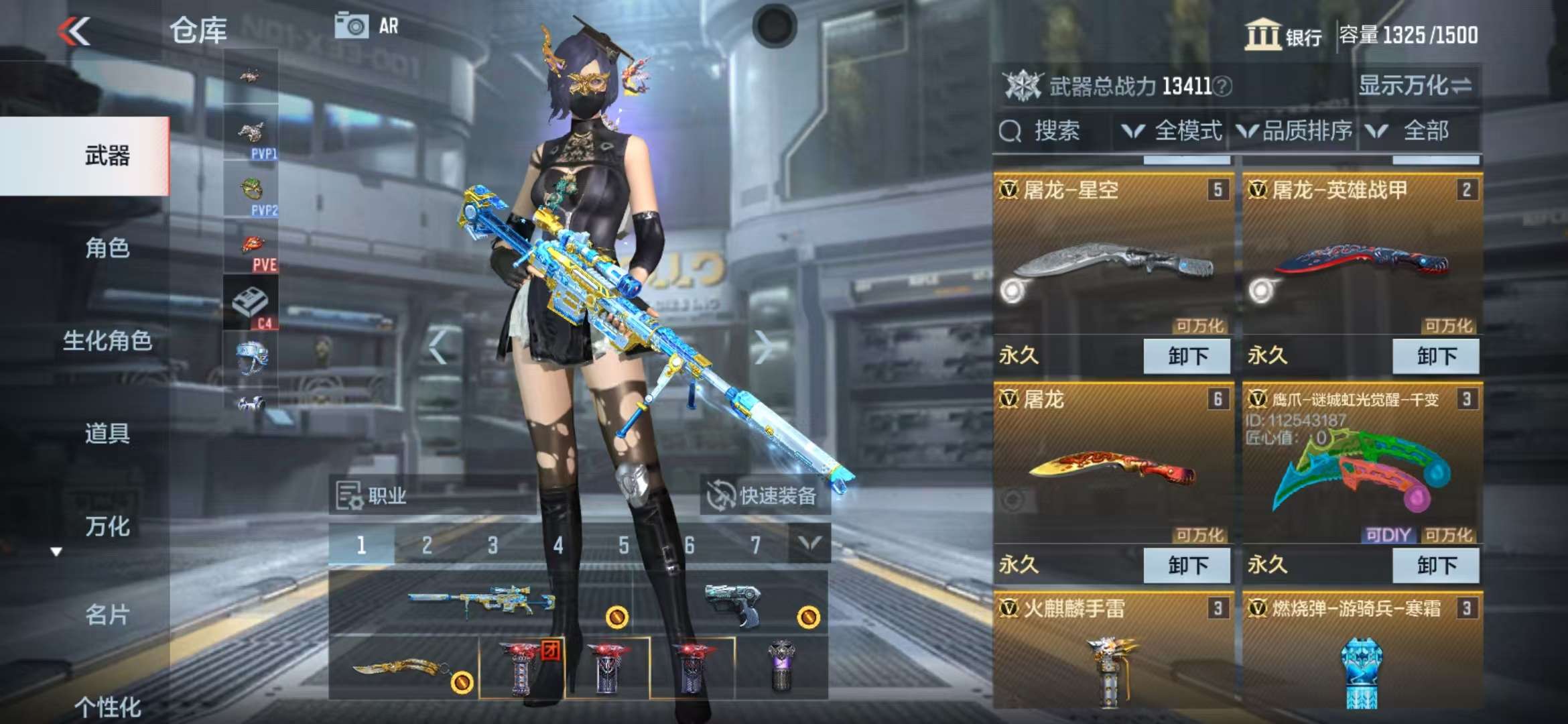The width and height of the screenshot is (1568, 724).
Task: Select the 武器 category tab
Action: [x=107, y=156]
